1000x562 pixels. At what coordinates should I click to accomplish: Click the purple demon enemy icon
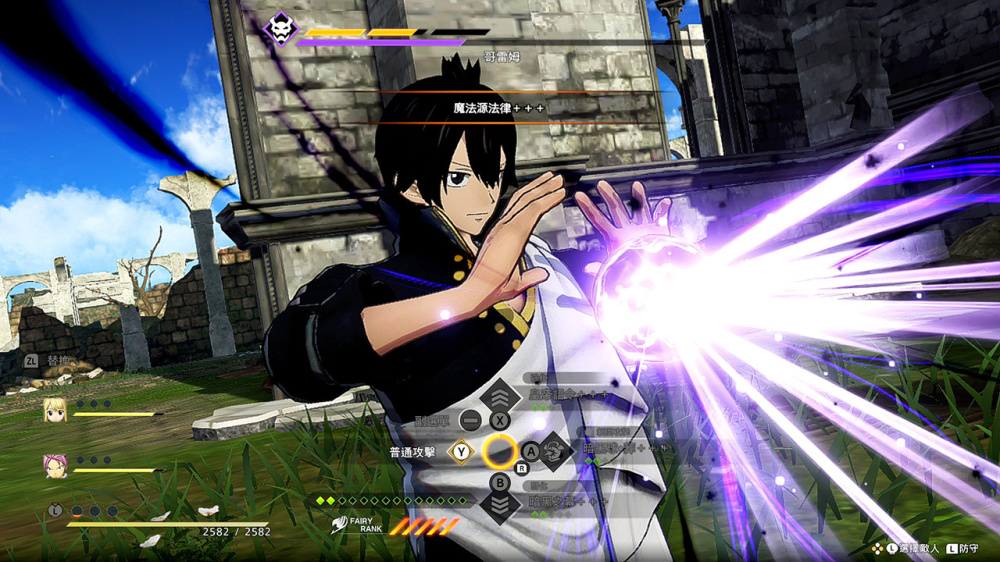click(280, 29)
